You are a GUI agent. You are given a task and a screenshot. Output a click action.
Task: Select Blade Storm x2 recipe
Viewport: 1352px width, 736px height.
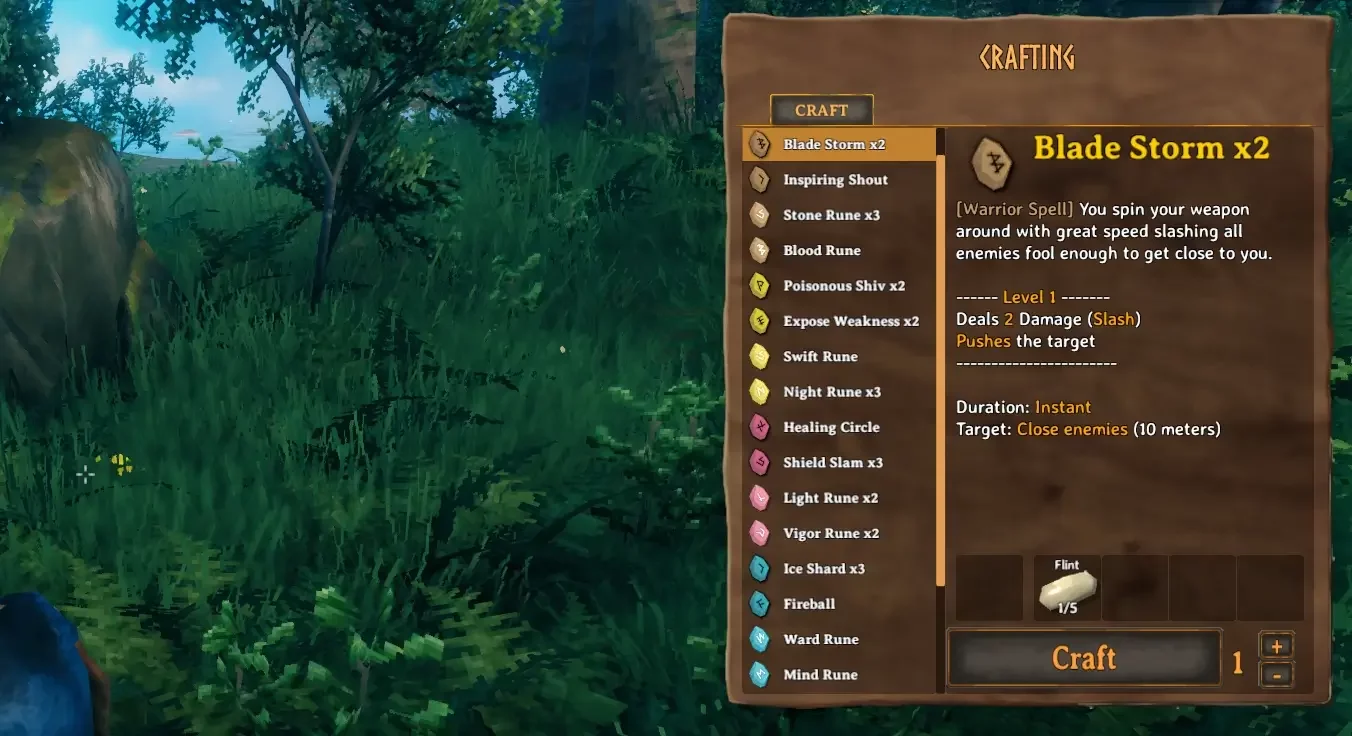coord(834,144)
